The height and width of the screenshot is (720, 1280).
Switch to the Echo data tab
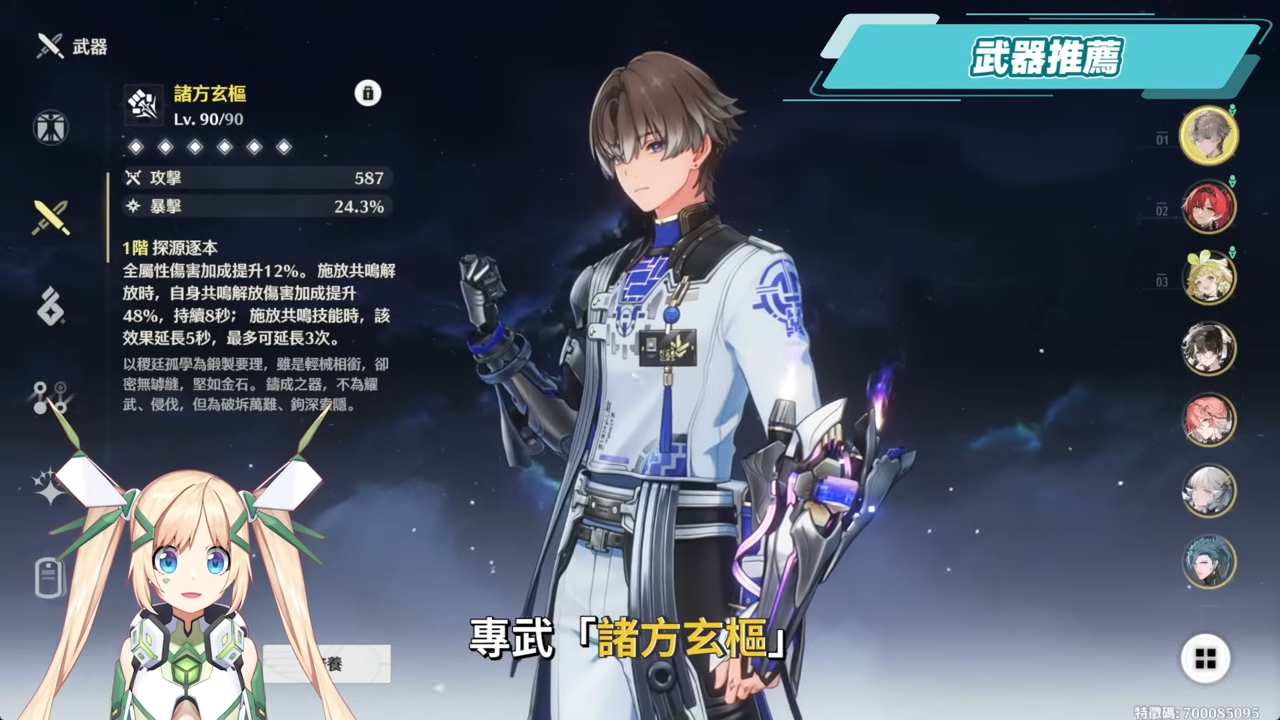(50, 307)
